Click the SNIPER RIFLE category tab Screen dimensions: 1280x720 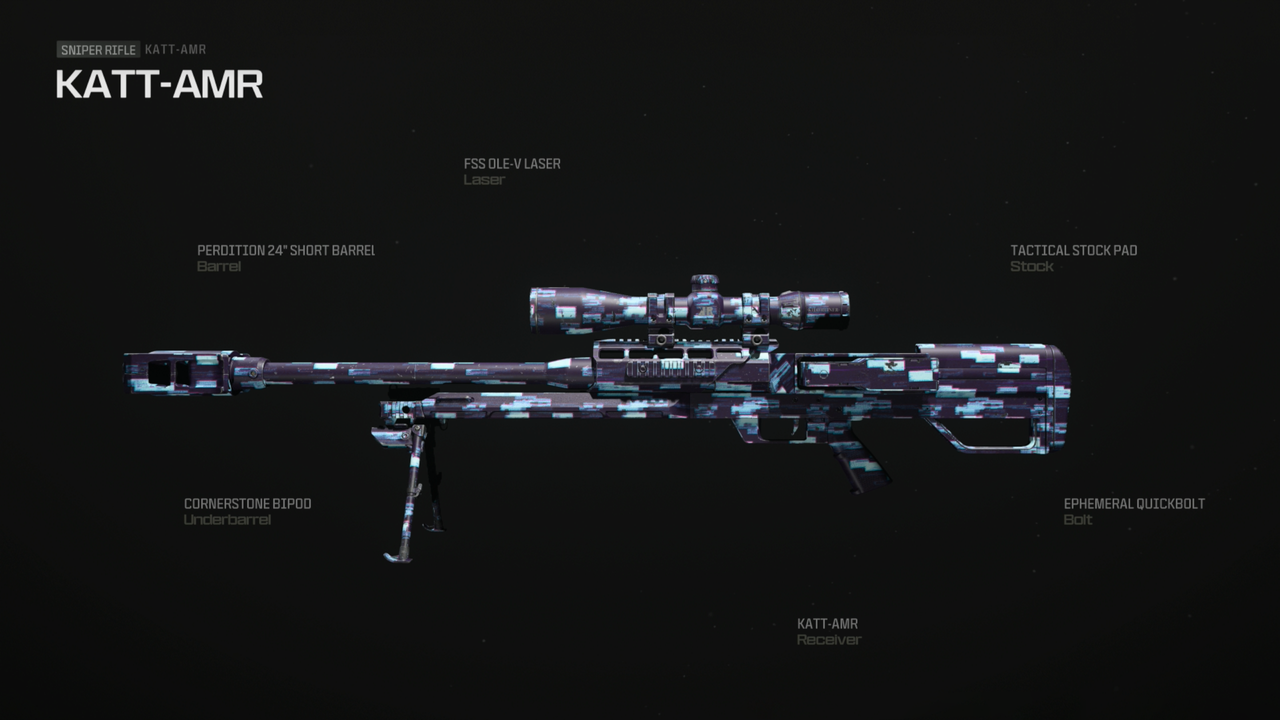coord(97,49)
